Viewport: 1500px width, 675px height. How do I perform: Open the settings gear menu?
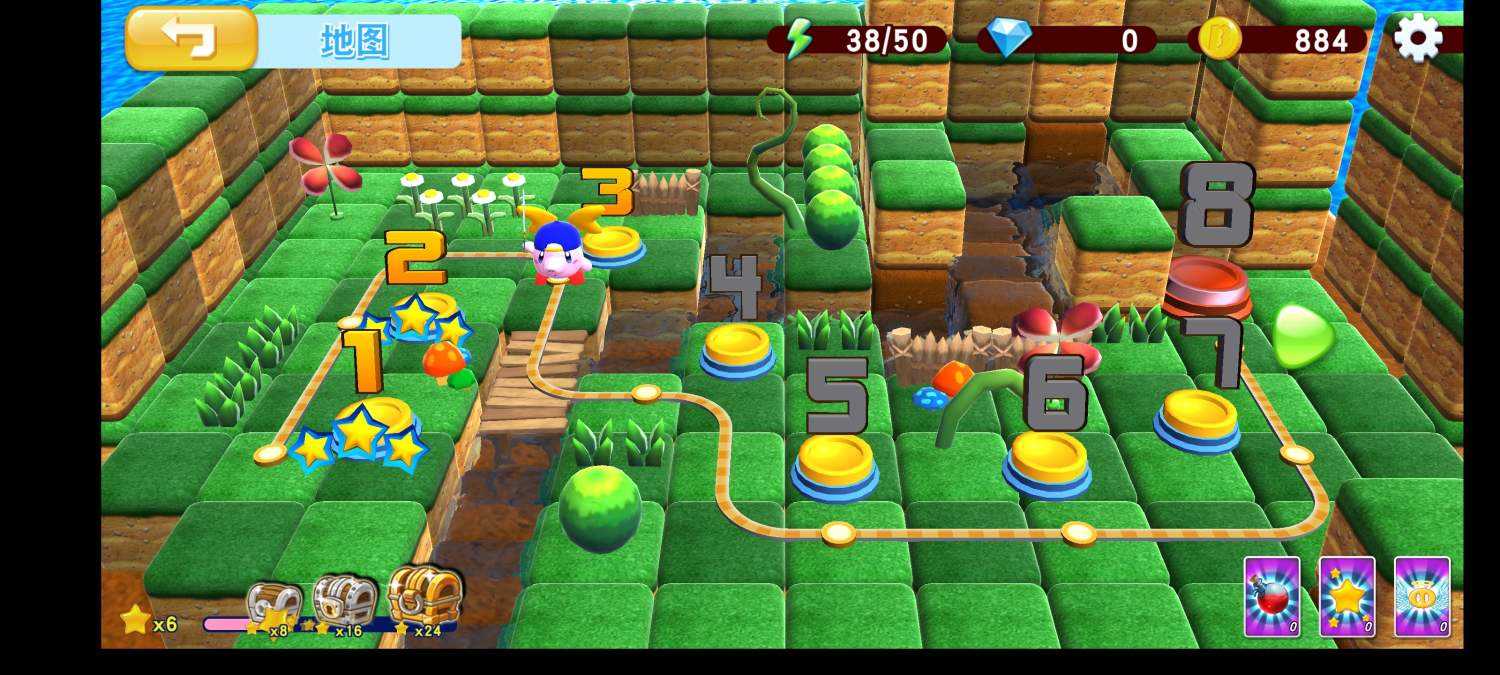point(1417,39)
